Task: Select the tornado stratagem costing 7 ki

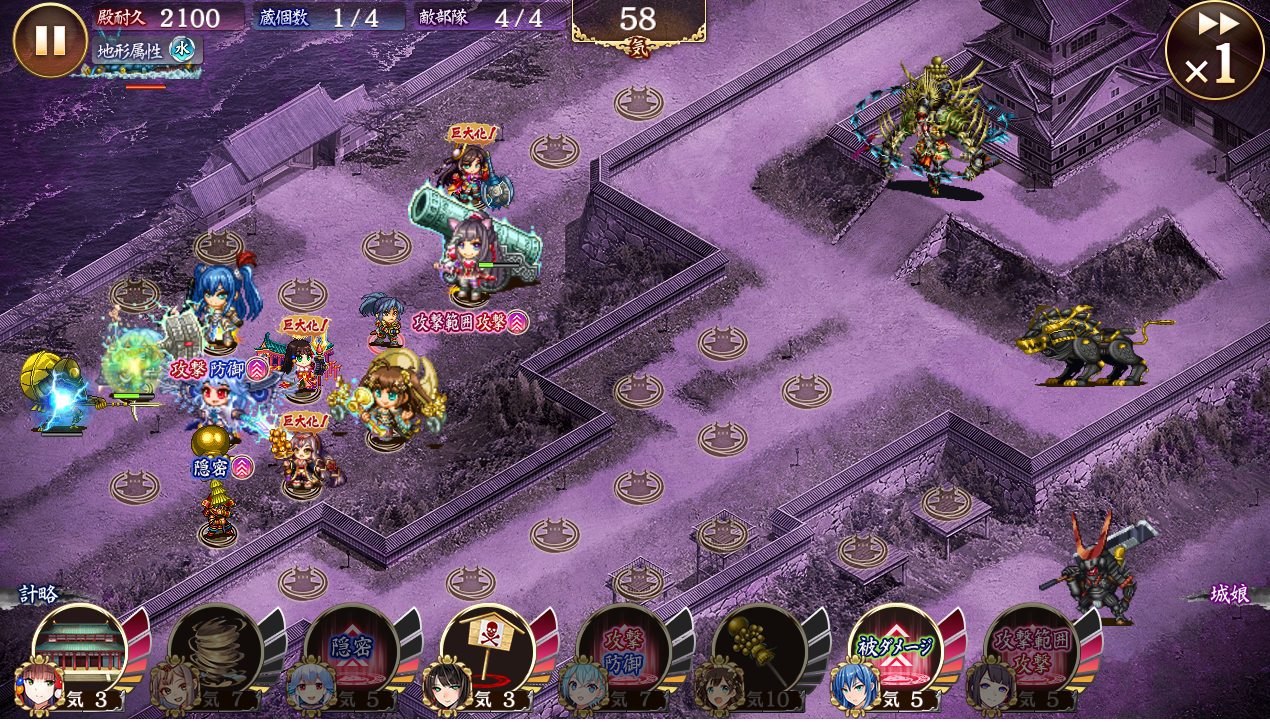Action: [215, 652]
